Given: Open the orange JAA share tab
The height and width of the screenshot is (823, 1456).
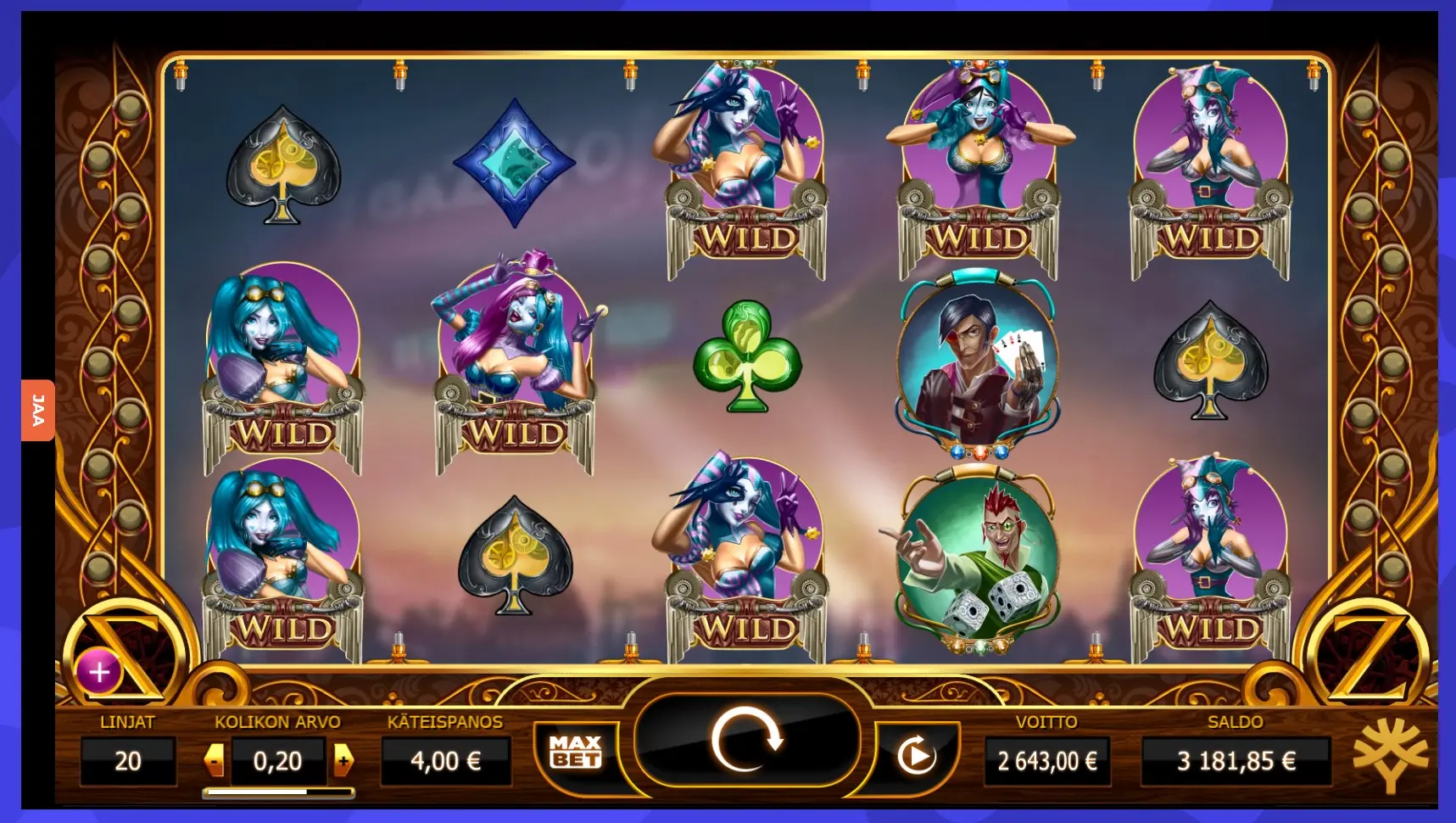Looking at the screenshot, I should (x=38, y=410).
